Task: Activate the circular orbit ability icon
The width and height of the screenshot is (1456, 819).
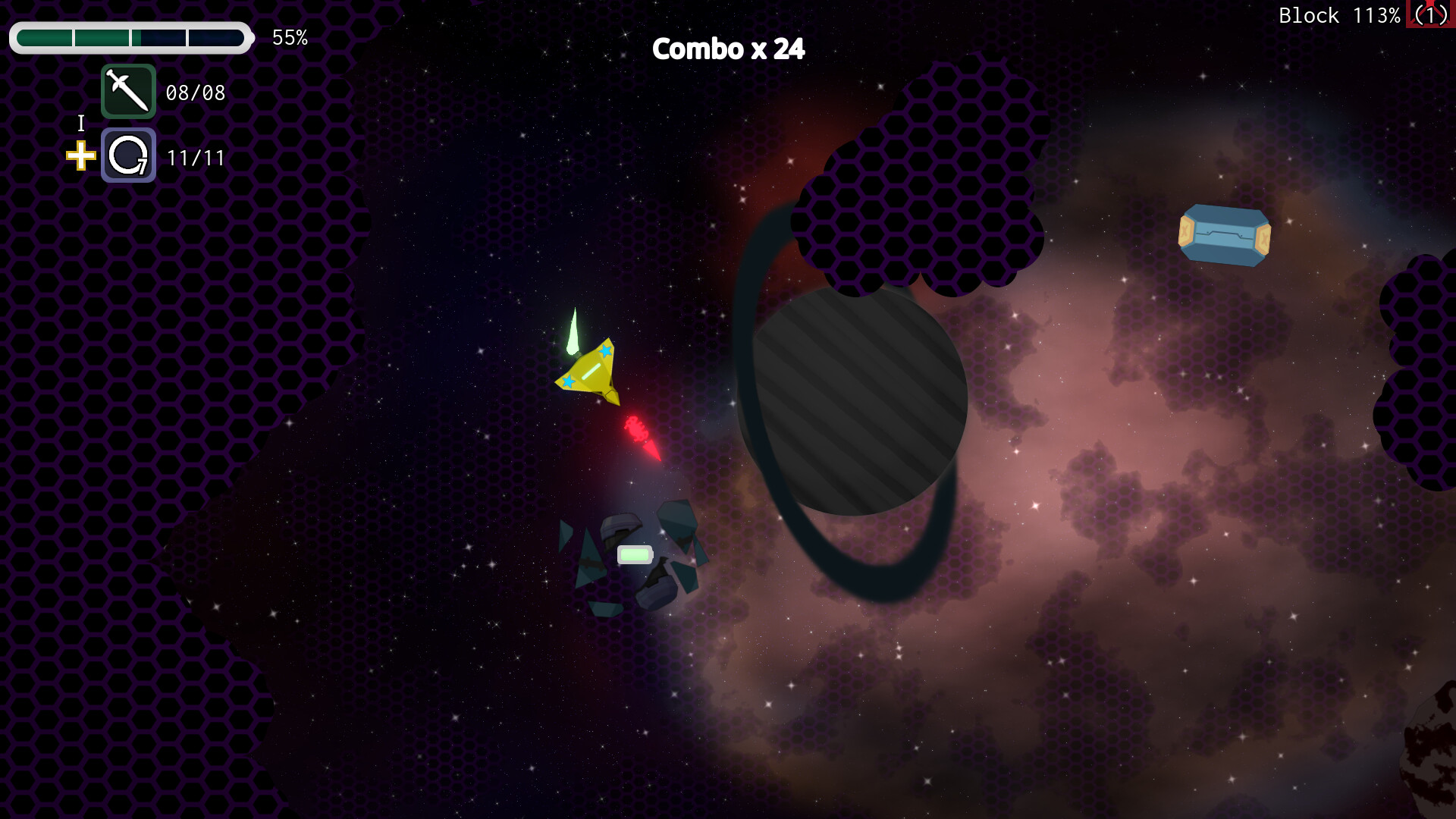Action: point(127,155)
